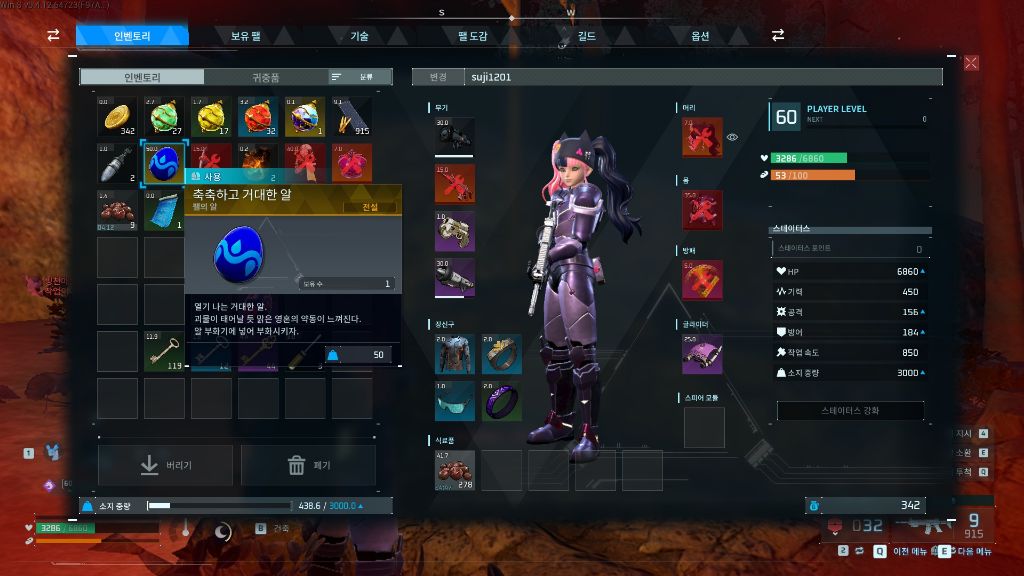
Task: Open the 기술 tab
Action: [359, 36]
